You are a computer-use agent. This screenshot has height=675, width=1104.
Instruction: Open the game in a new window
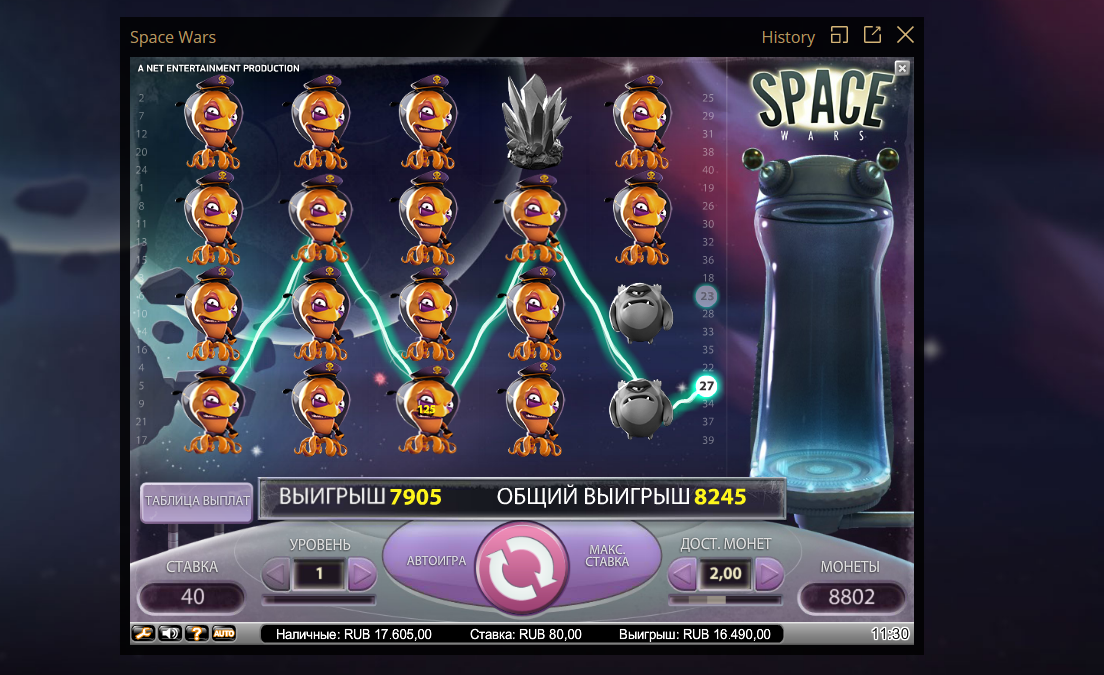coord(872,35)
